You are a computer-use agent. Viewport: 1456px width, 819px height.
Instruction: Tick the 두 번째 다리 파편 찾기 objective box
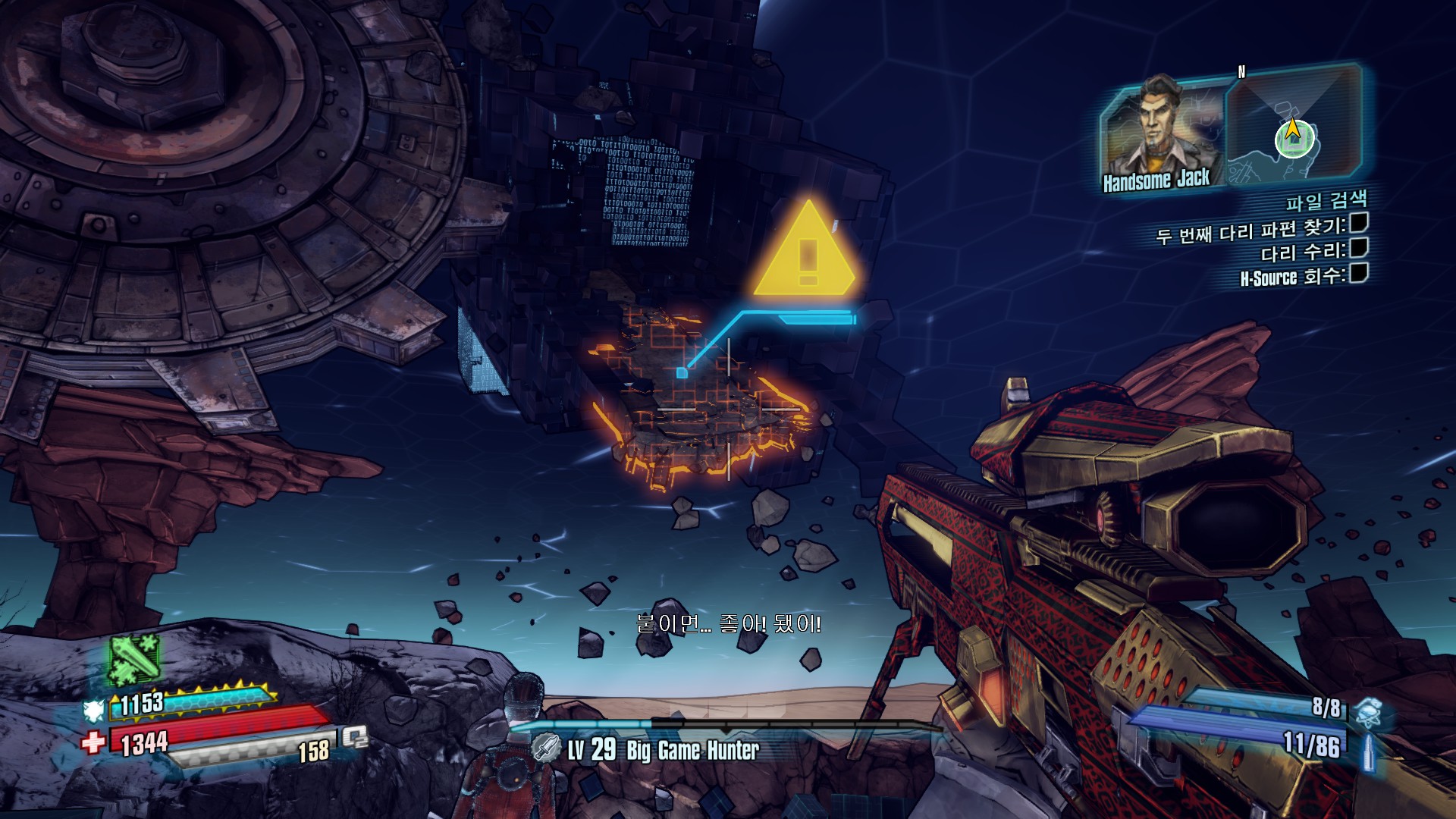pyautogui.click(x=1358, y=223)
